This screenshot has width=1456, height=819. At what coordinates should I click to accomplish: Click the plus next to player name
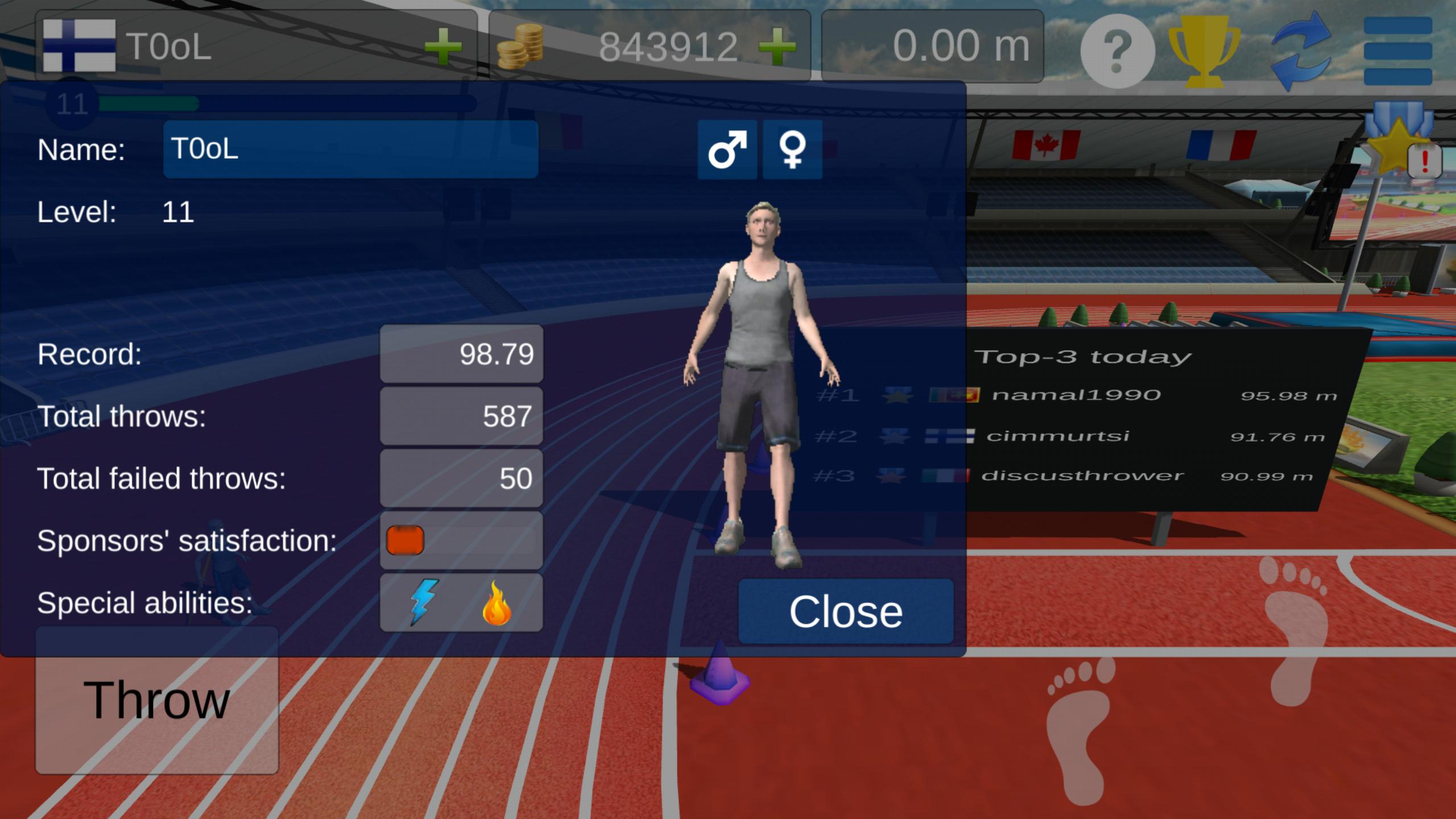(443, 45)
